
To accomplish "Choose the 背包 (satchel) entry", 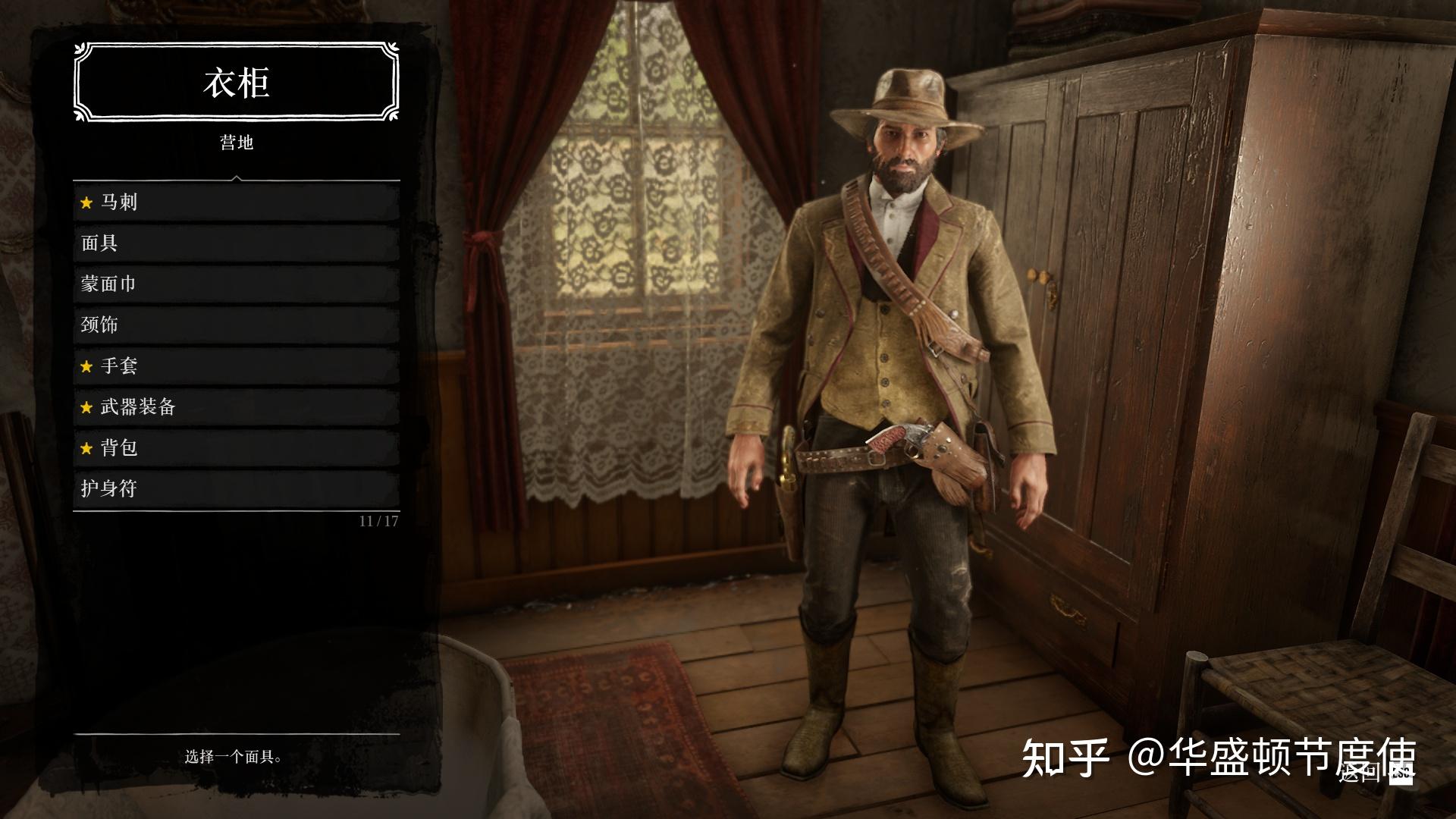I will click(236, 448).
